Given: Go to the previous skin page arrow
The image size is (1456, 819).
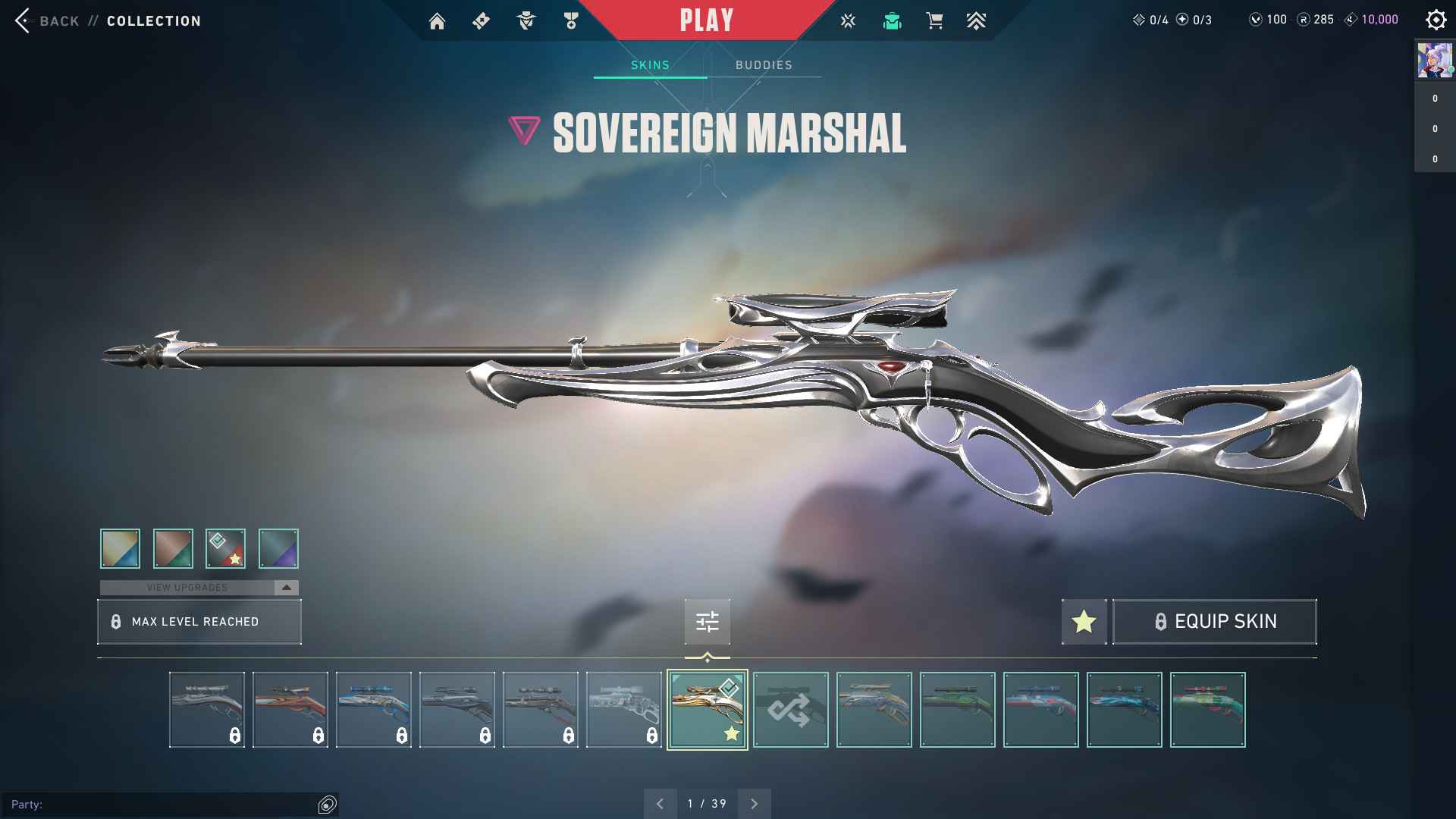Looking at the screenshot, I should click(660, 804).
